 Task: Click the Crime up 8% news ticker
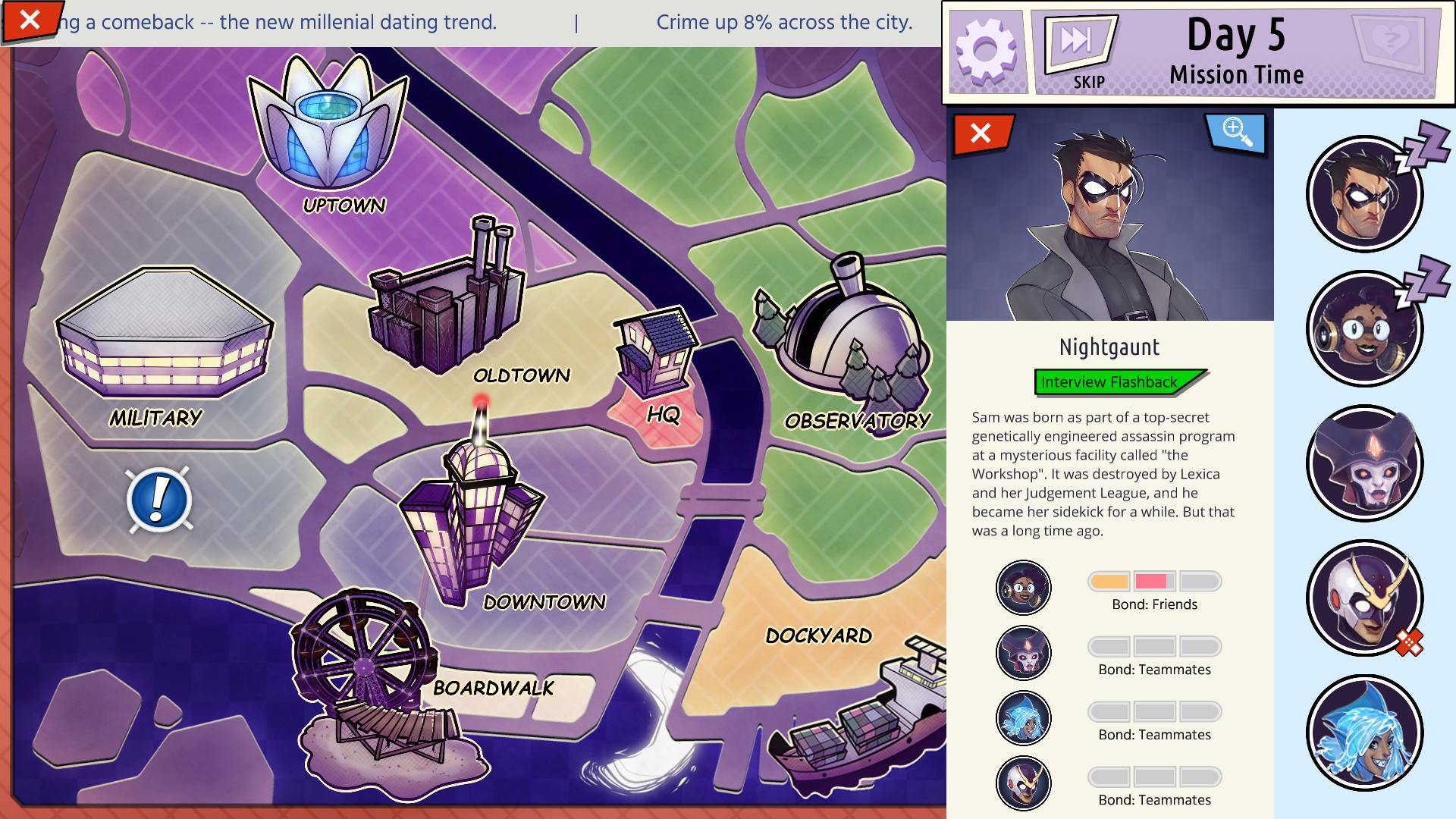tap(783, 22)
